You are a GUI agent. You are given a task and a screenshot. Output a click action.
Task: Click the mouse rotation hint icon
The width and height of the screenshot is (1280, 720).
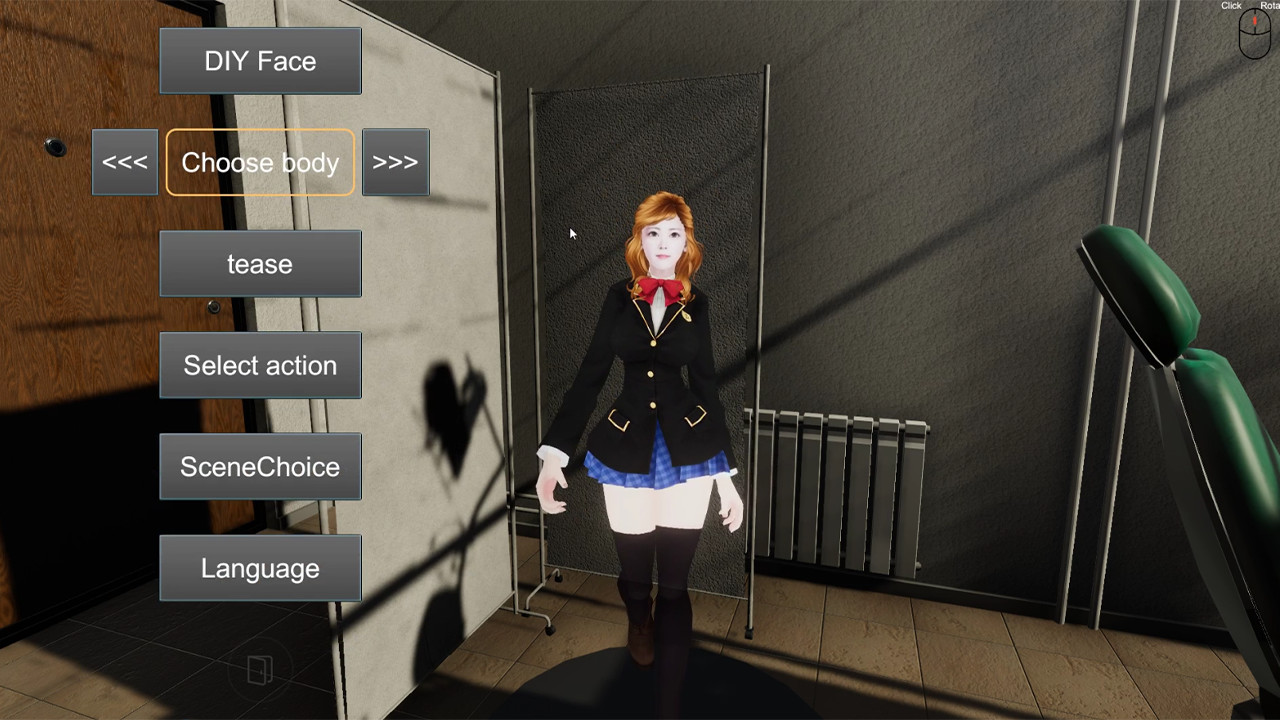pos(1254,33)
